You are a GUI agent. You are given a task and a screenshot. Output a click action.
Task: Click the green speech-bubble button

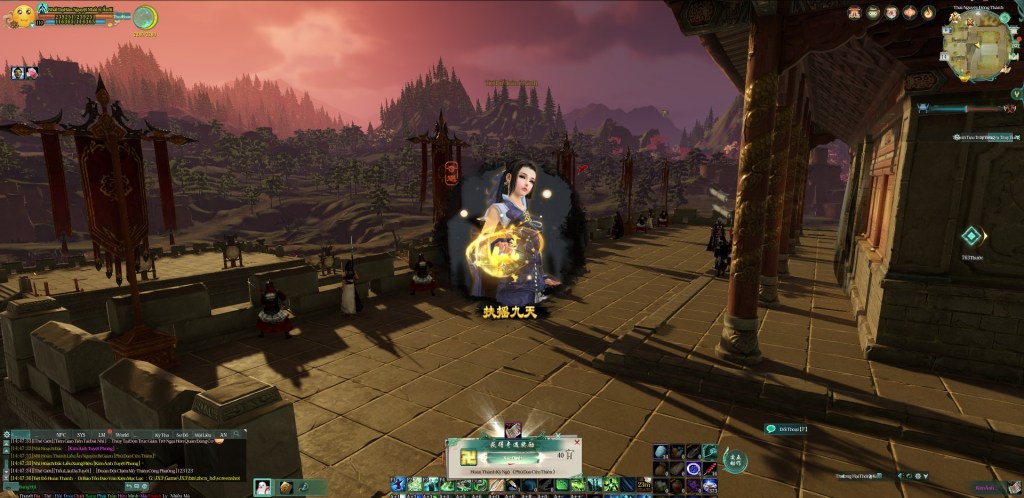coord(771,428)
